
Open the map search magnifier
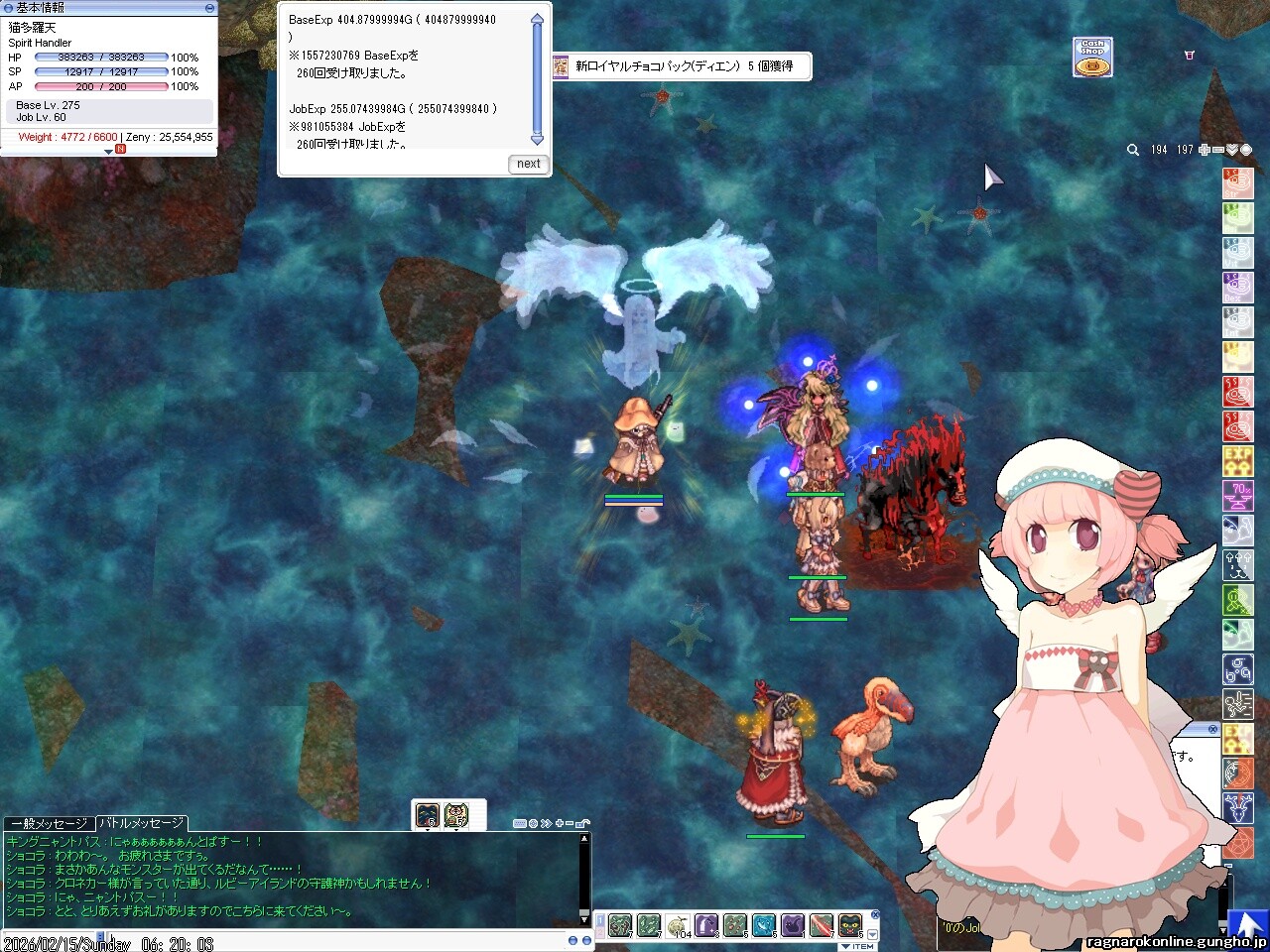coord(1133,150)
